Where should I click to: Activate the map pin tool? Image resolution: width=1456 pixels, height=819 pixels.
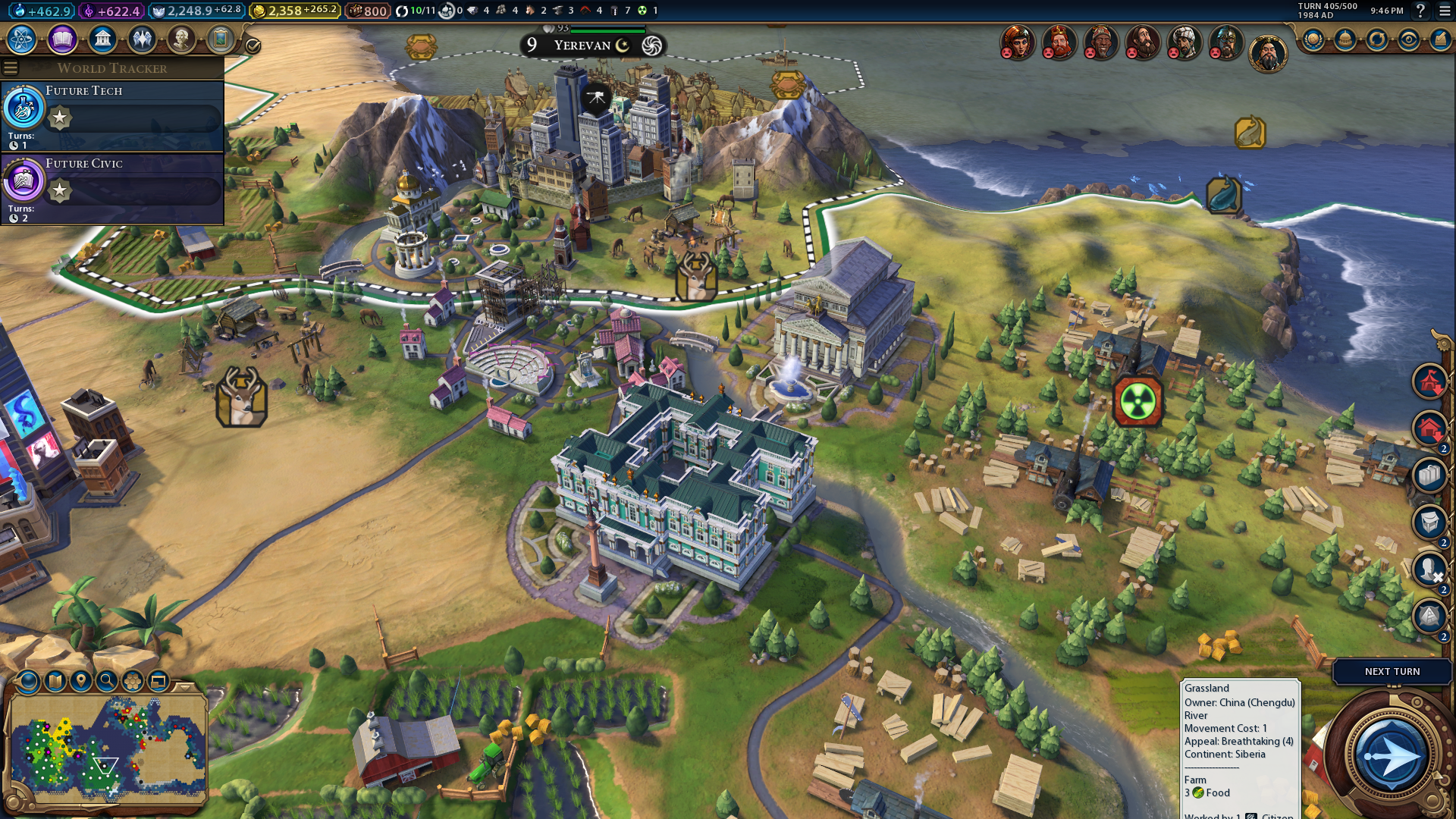[81, 681]
